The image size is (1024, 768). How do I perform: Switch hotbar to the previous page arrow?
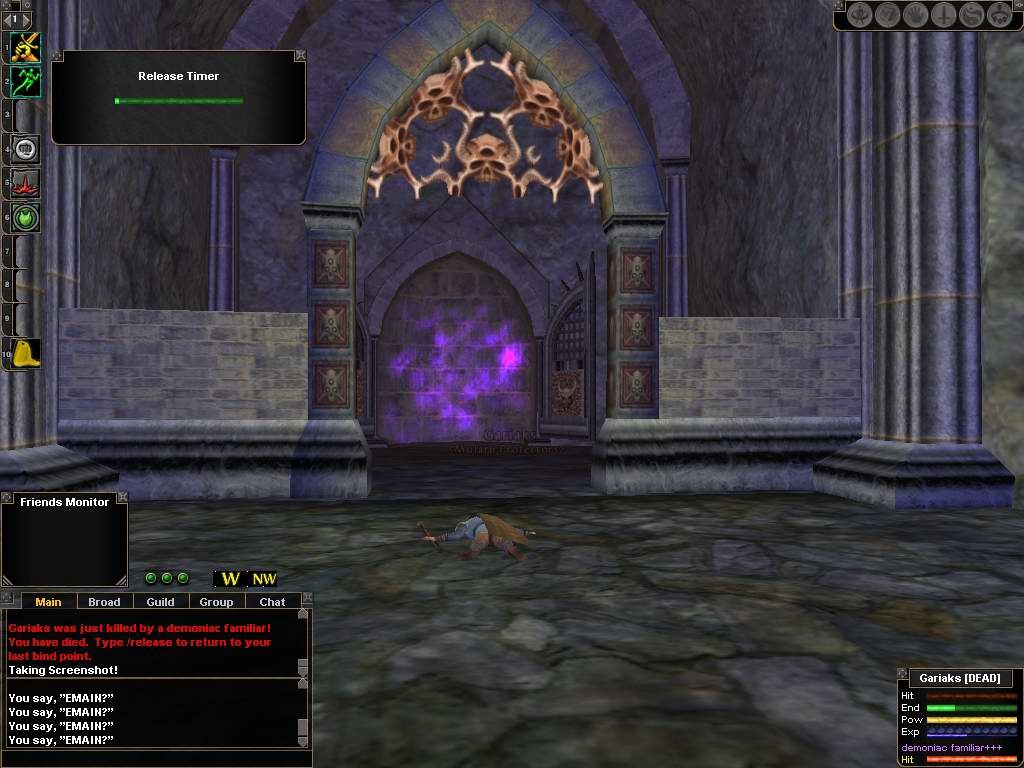click(x=6, y=19)
